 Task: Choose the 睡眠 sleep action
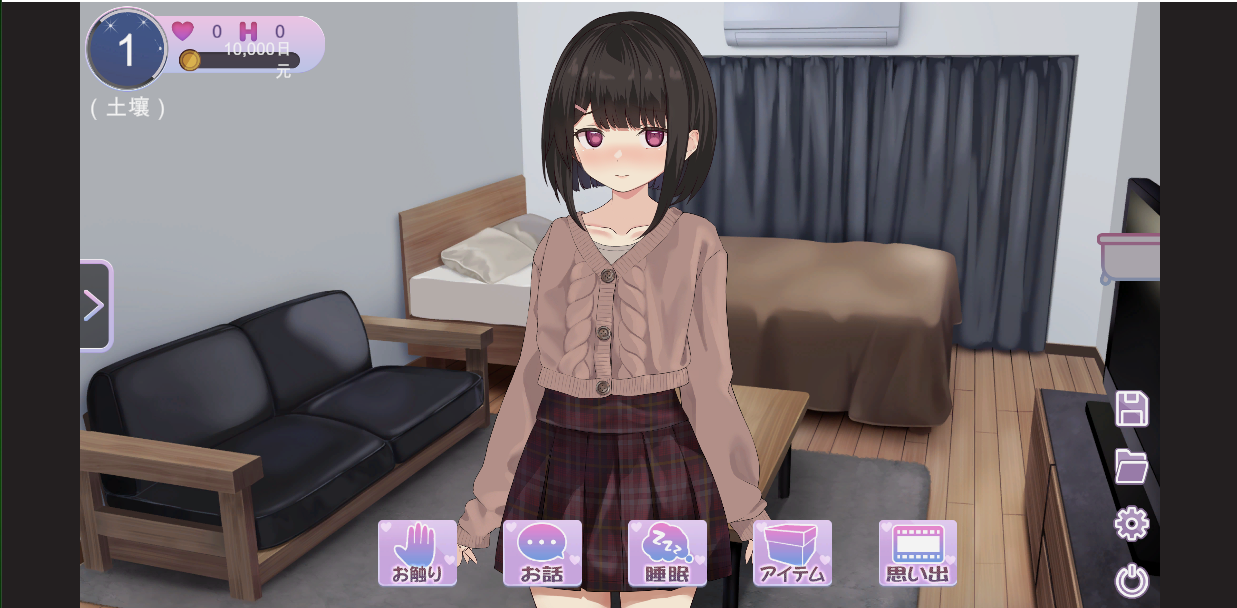[667, 552]
